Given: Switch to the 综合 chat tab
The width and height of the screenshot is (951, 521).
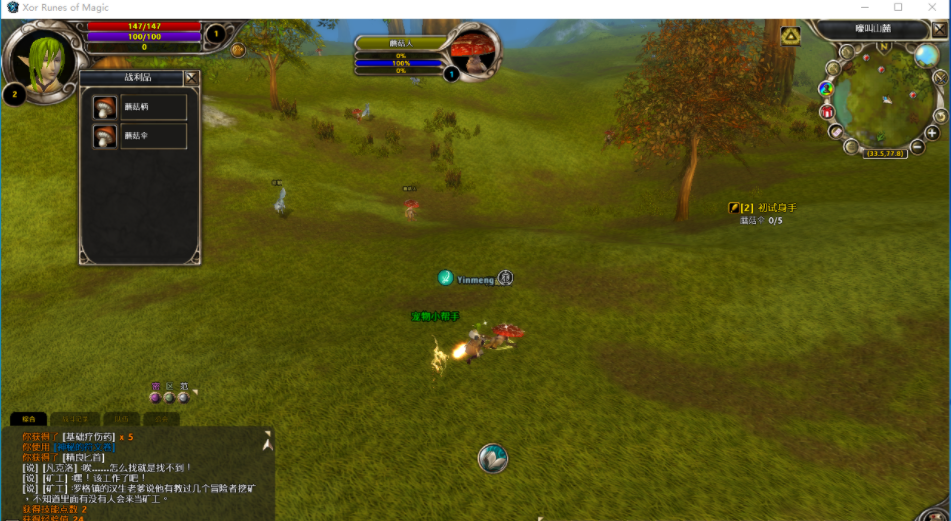Looking at the screenshot, I should [x=29, y=419].
